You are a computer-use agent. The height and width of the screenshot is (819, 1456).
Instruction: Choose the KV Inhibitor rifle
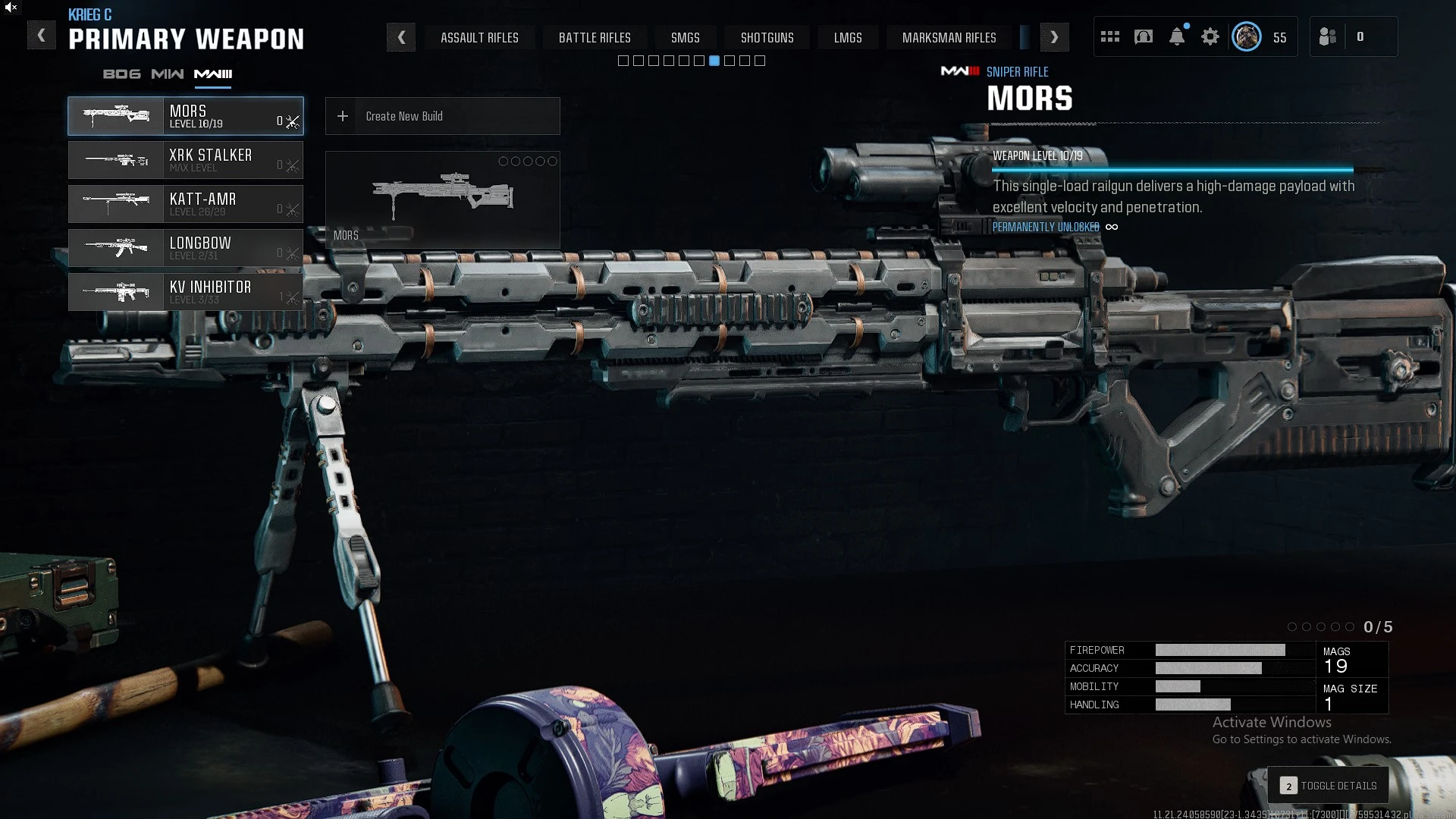click(x=186, y=292)
